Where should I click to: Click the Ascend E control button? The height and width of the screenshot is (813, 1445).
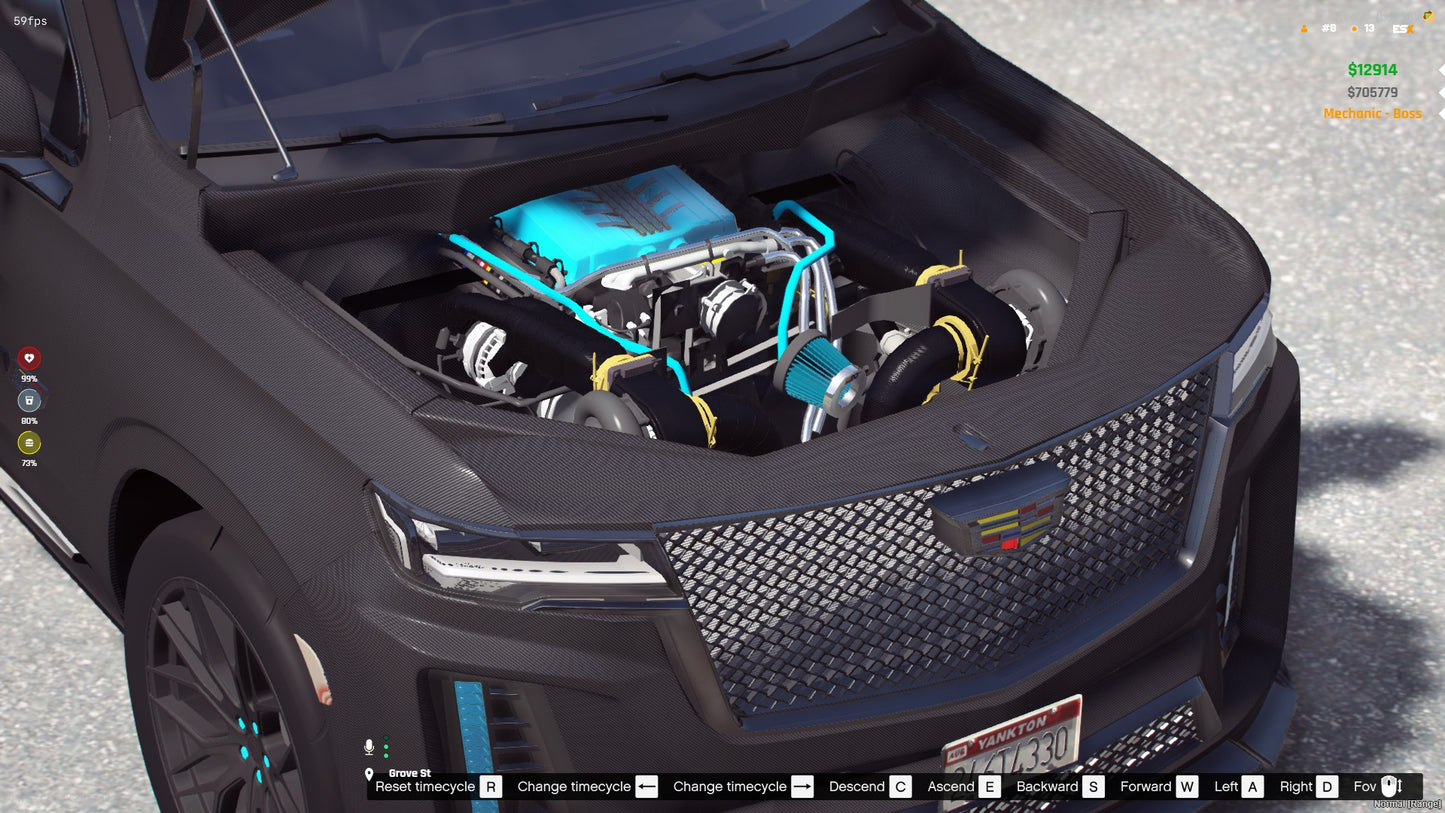(989, 786)
